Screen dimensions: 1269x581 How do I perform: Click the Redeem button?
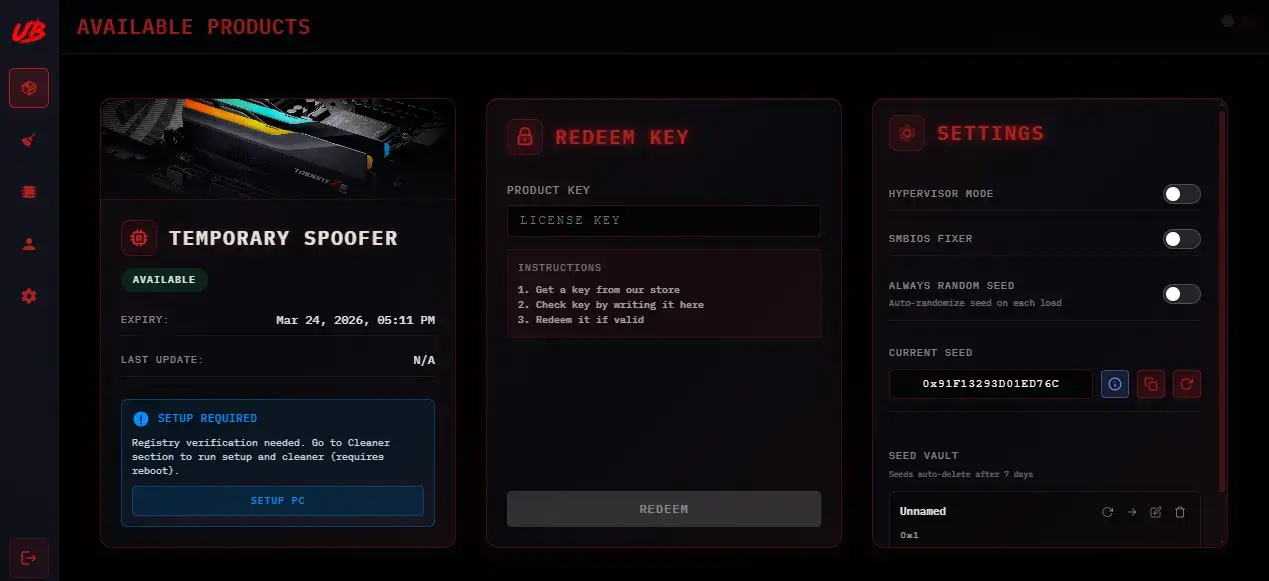pyautogui.click(x=663, y=509)
